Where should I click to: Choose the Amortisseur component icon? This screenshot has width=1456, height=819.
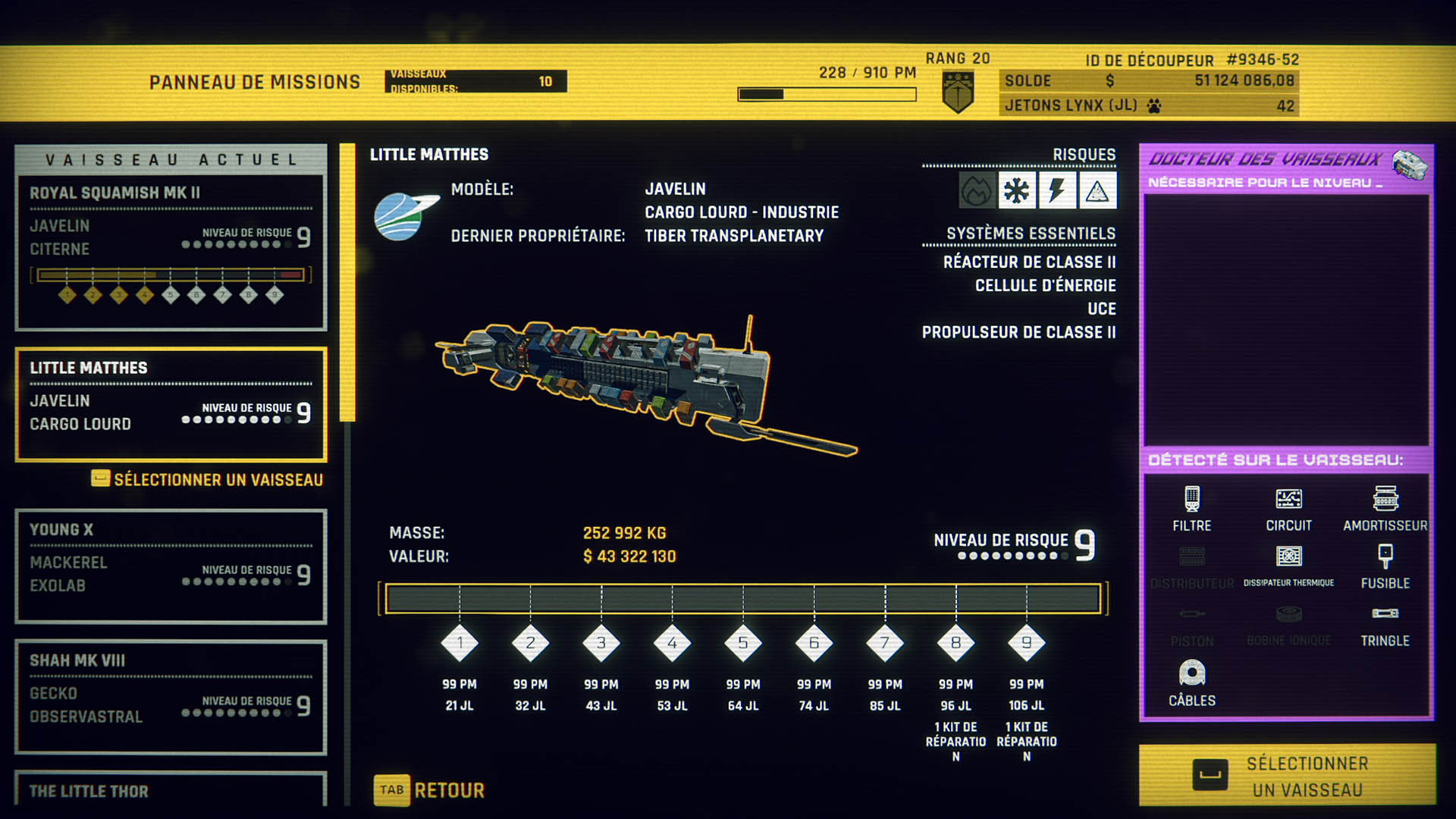(1385, 499)
